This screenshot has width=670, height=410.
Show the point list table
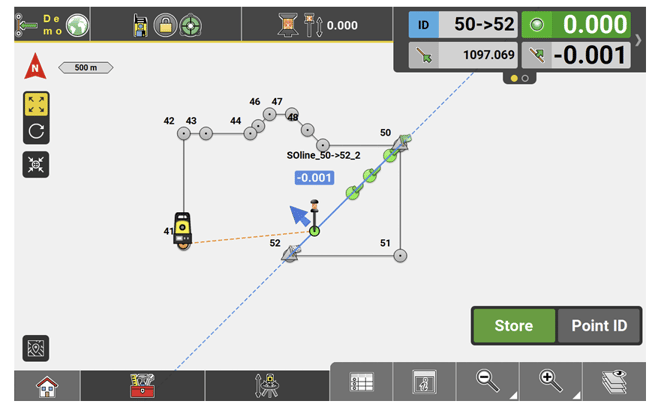pyautogui.click(x=361, y=382)
